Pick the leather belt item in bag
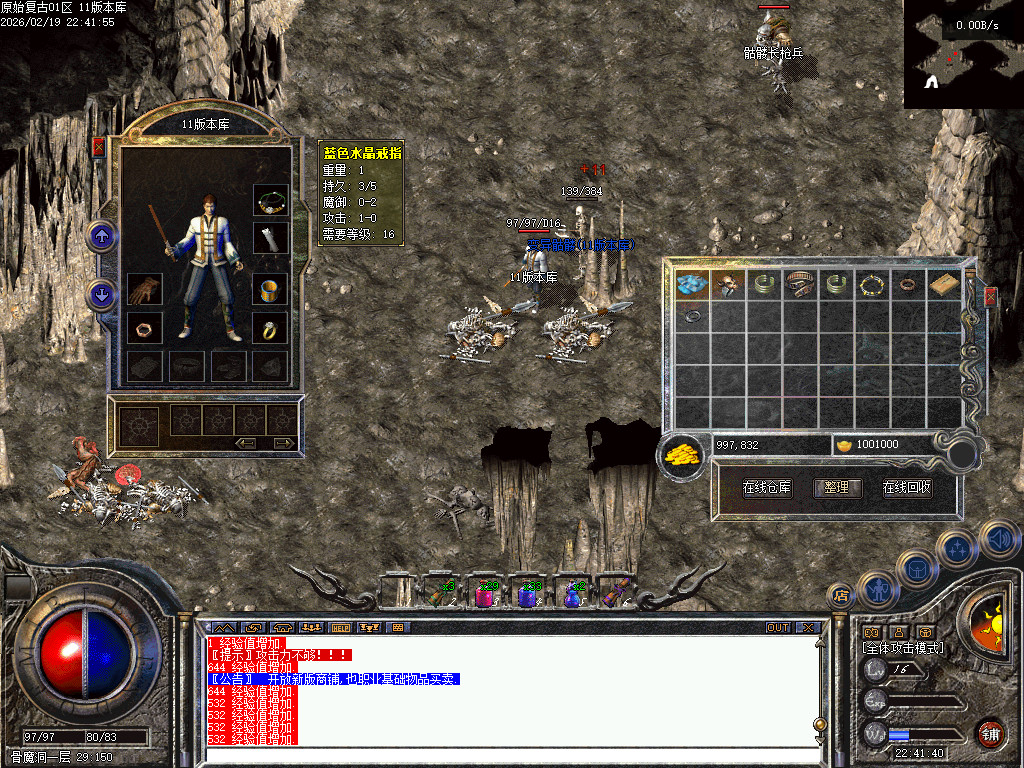Screen dimensions: 1024x768 (799, 285)
